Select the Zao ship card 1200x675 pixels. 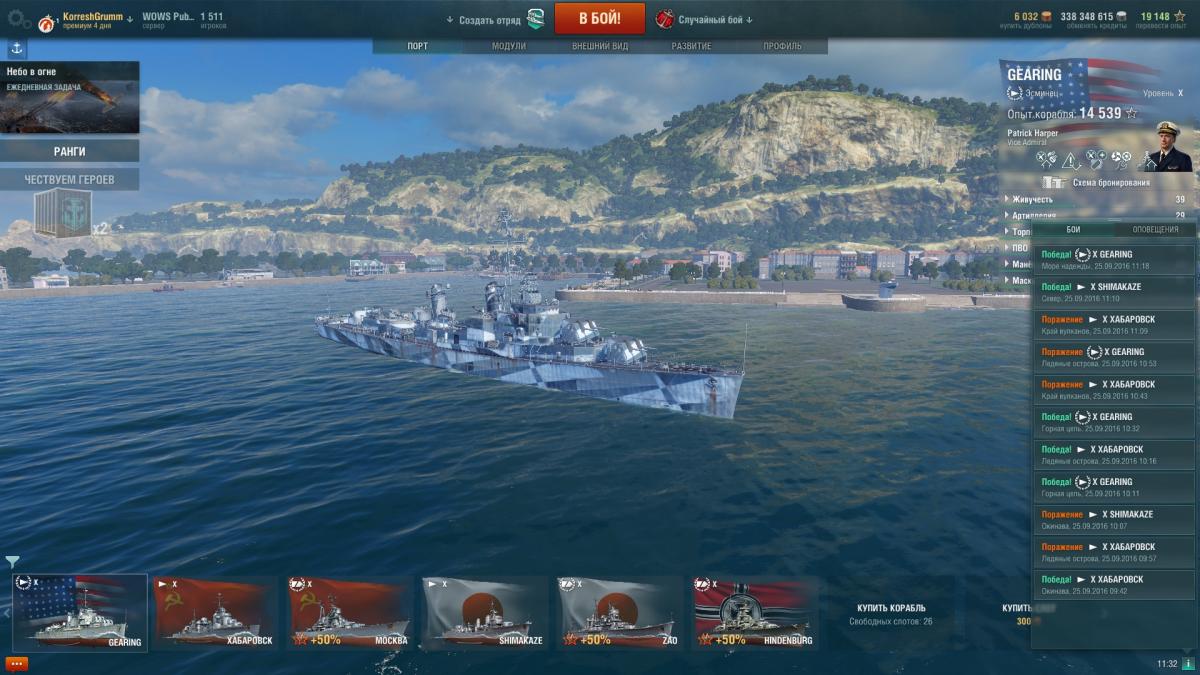[620, 613]
